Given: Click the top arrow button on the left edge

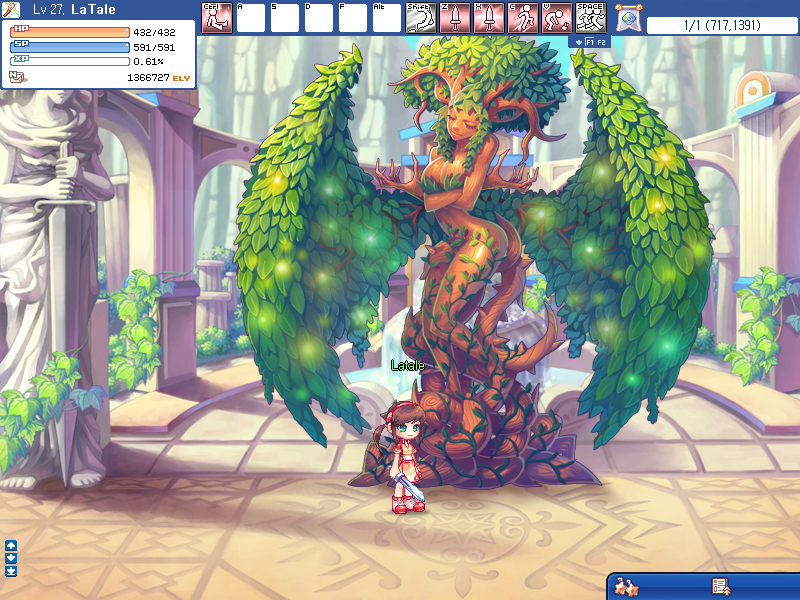Looking at the screenshot, I should point(11,545).
